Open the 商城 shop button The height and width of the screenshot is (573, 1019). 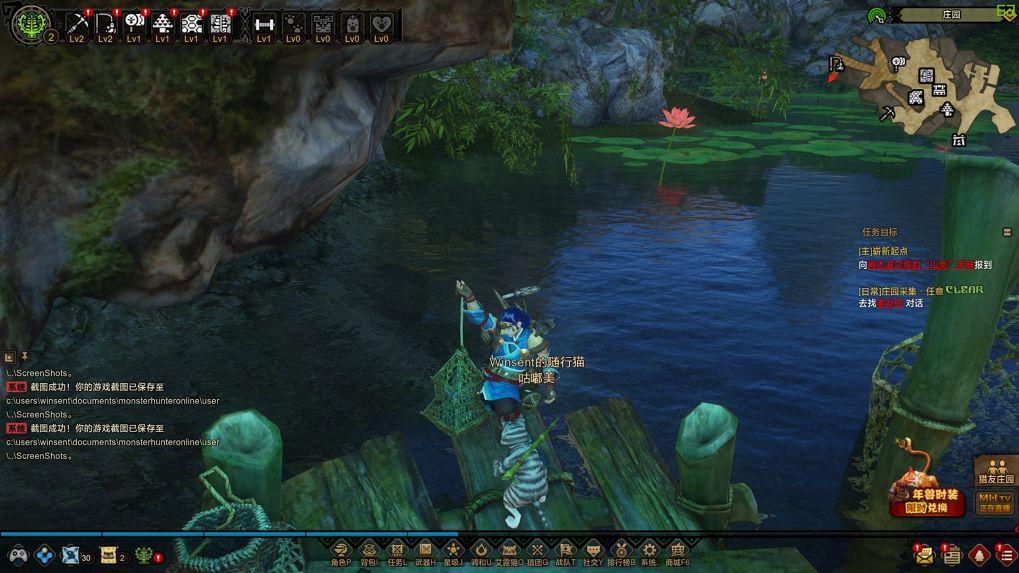point(677,550)
